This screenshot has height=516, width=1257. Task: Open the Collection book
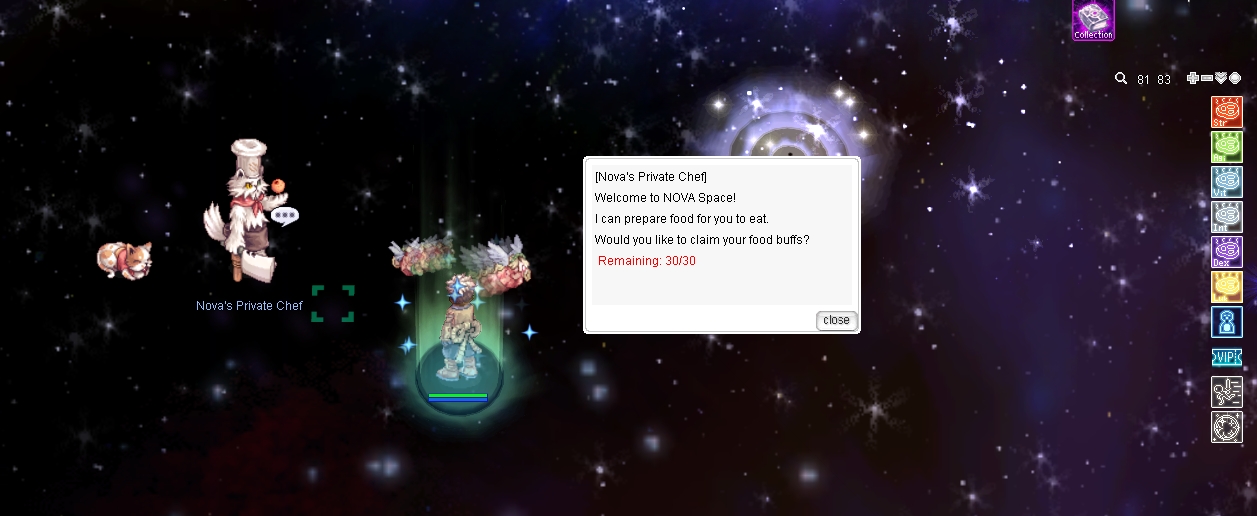click(x=1093, y=20)
